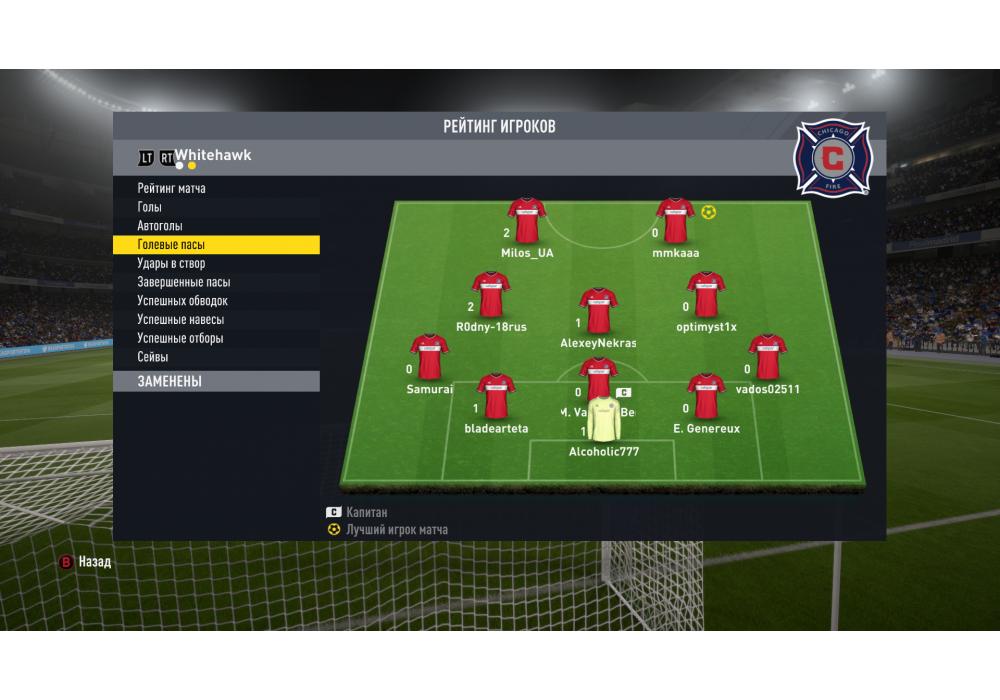Open the Сейвы stat entry
1000x700 pixels.
pos(153,357)
